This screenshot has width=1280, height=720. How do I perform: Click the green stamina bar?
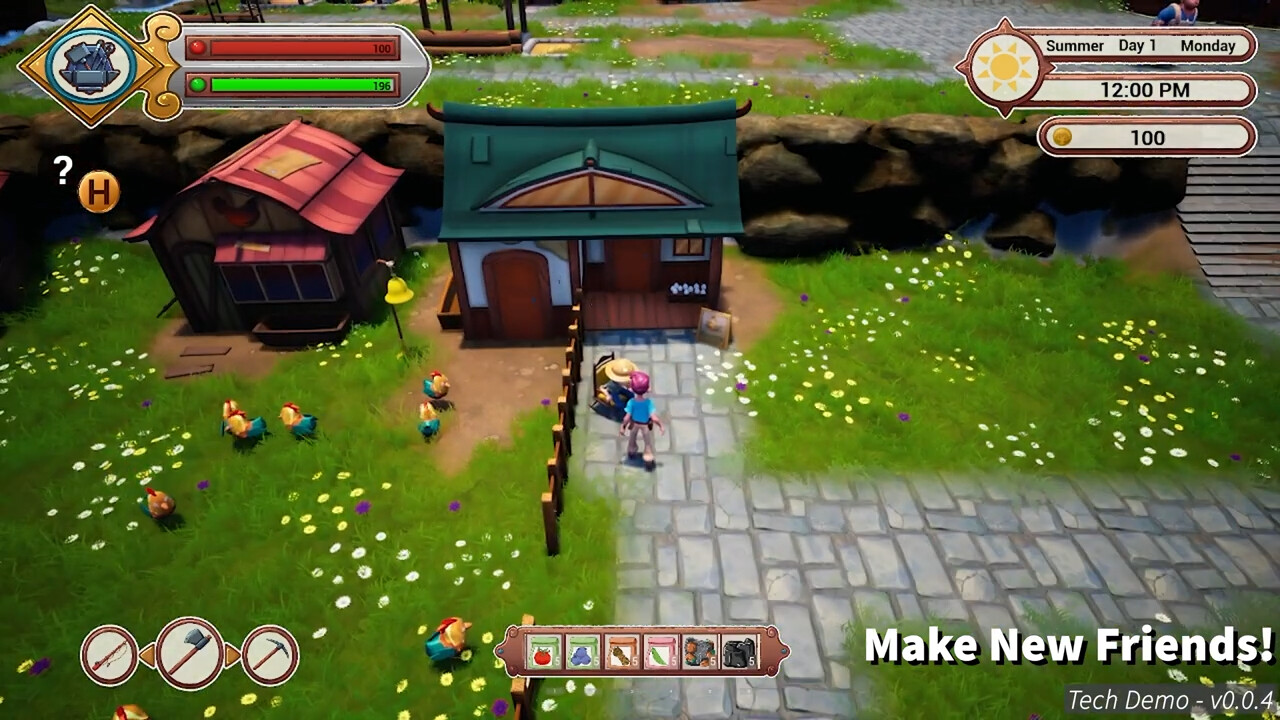[x=295, y=86]
